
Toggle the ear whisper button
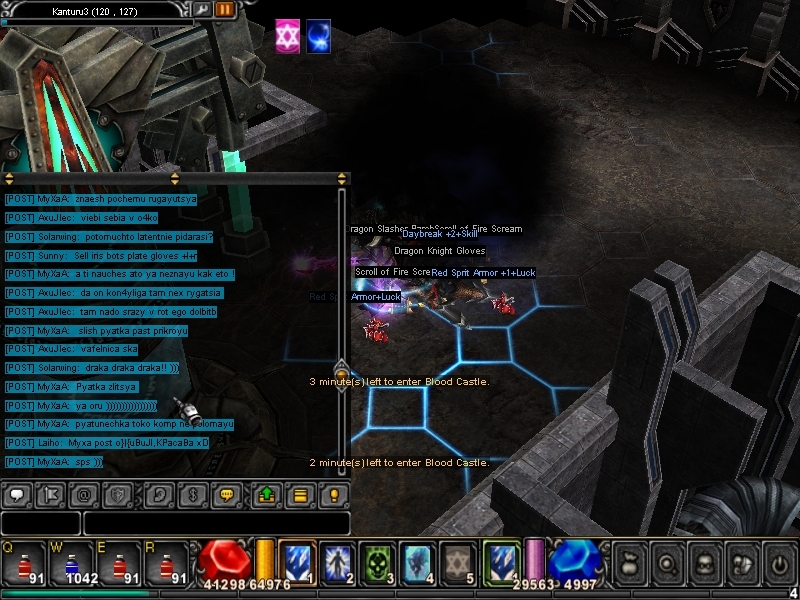pos(159,494)
